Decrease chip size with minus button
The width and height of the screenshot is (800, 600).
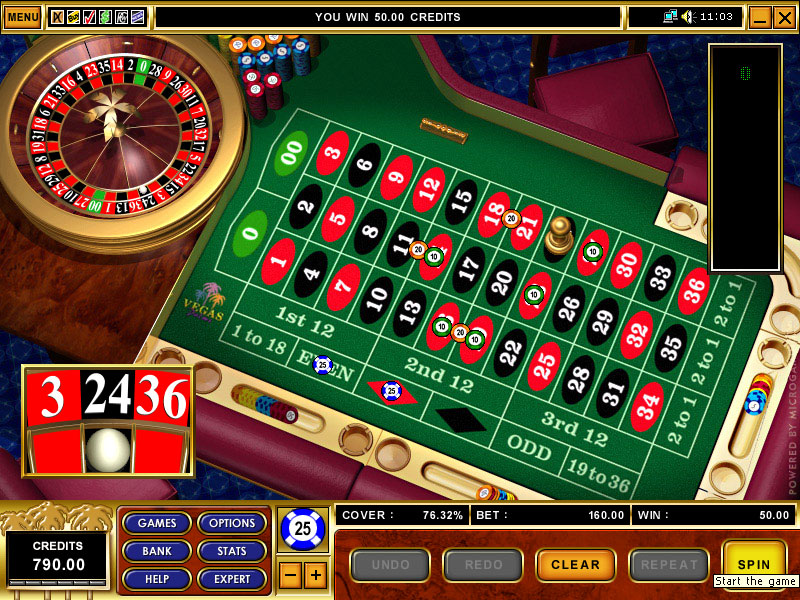click(x=289, y=575)
